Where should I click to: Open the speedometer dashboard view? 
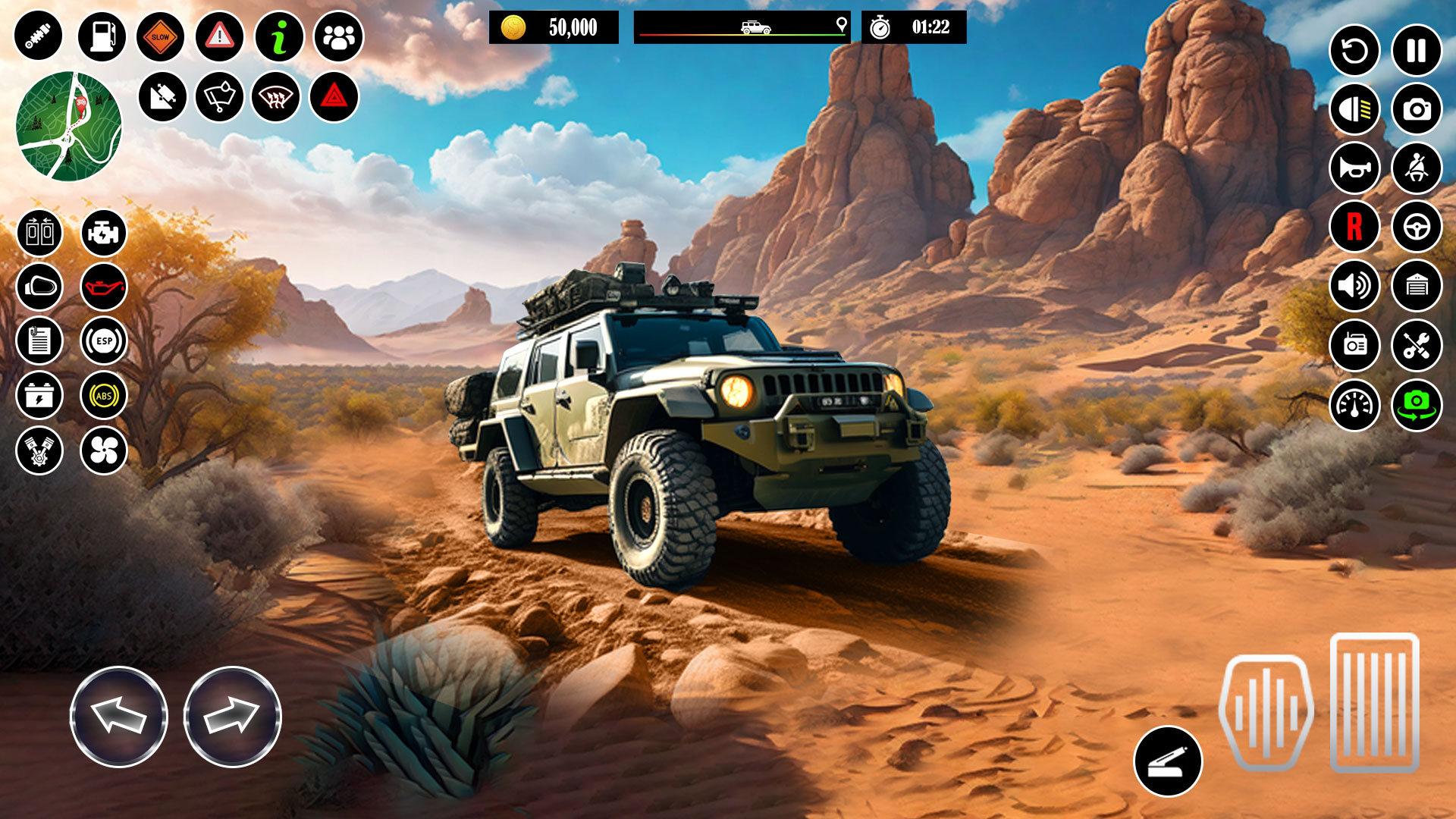point(1357,405)
